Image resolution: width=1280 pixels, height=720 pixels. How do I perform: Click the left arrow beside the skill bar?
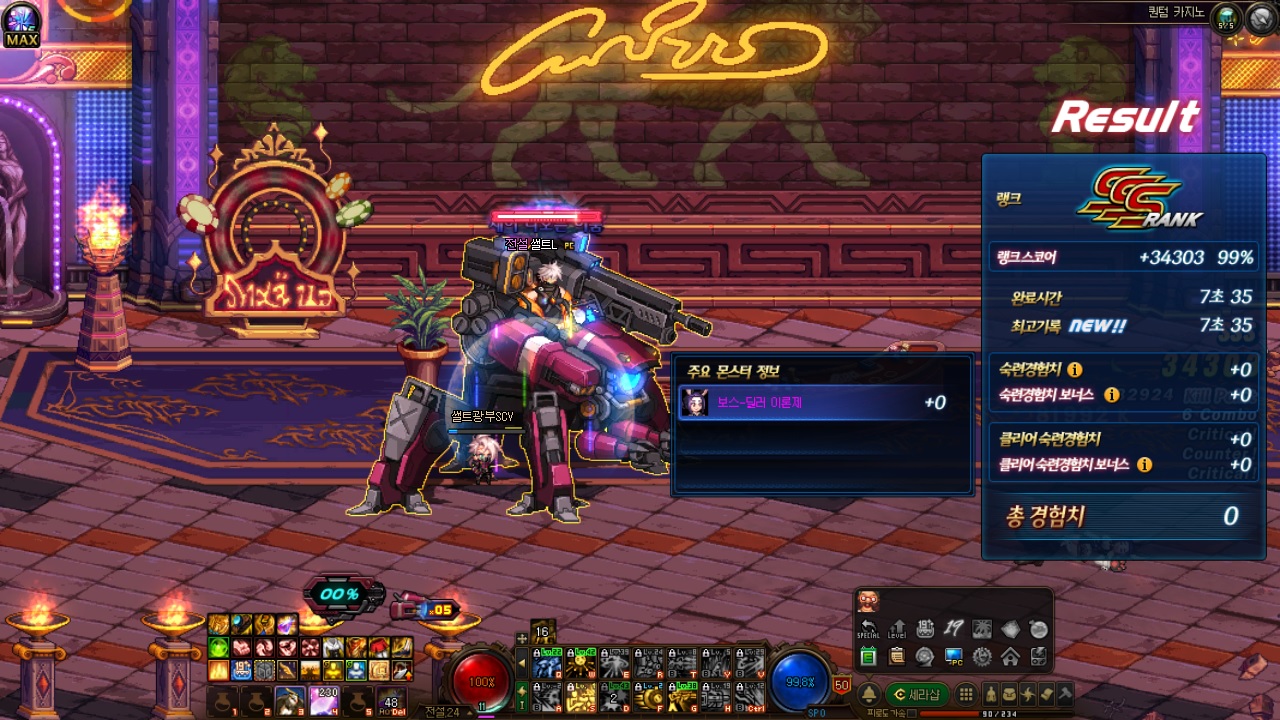521,662
